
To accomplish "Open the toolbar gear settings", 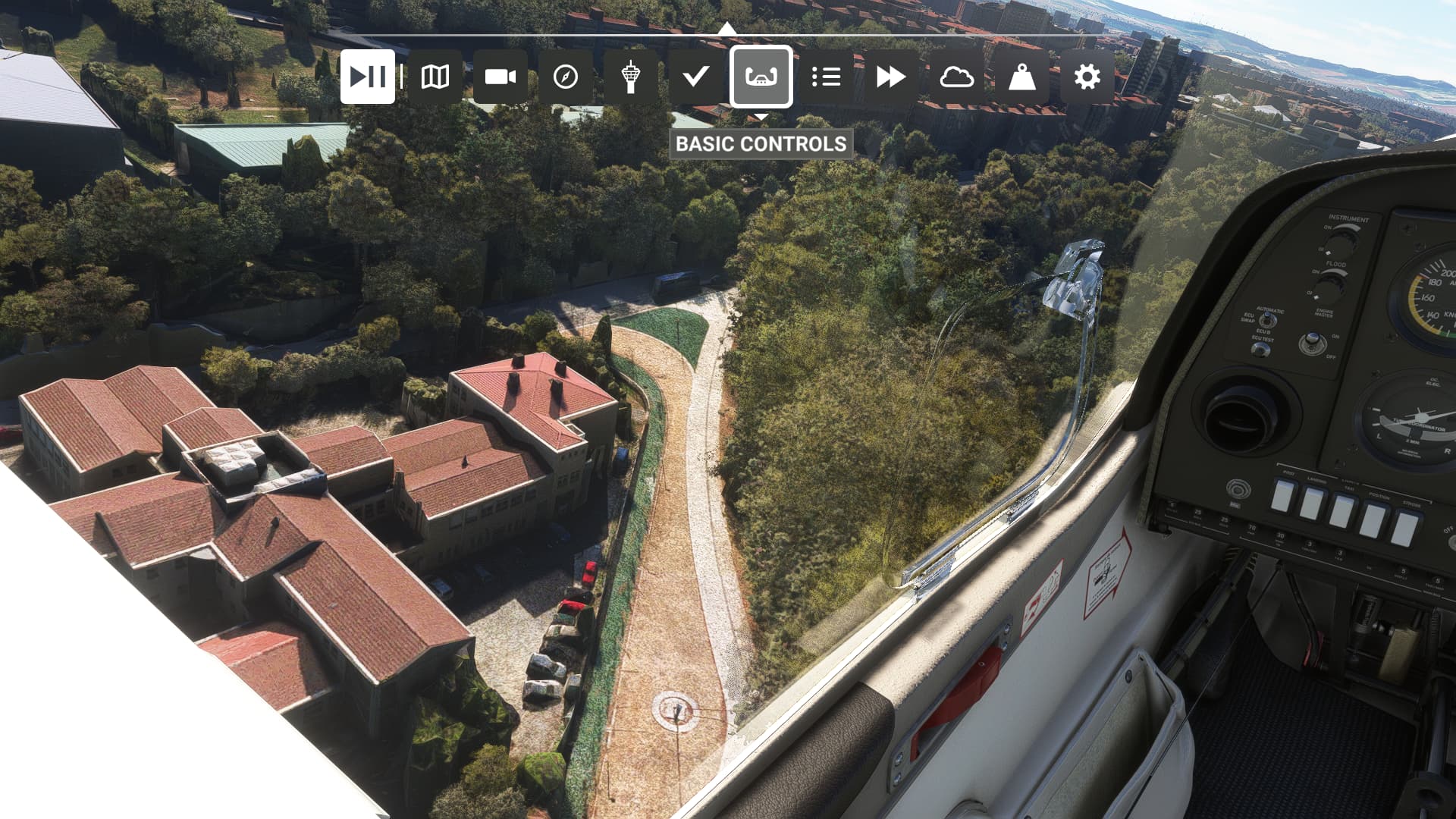I will [x=1087, y=77].
